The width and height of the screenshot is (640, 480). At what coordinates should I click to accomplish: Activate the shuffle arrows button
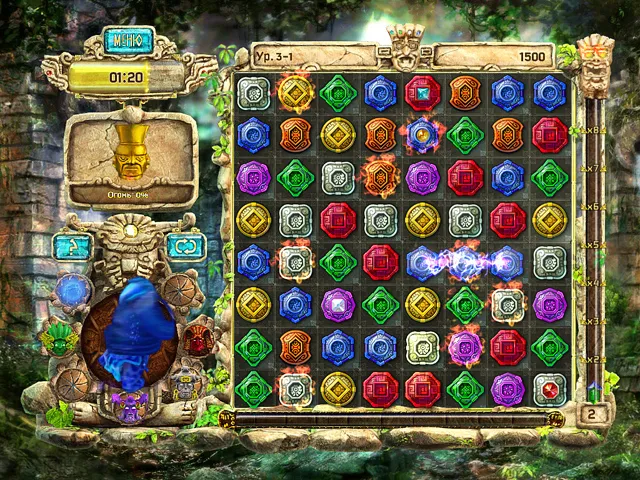187,246
